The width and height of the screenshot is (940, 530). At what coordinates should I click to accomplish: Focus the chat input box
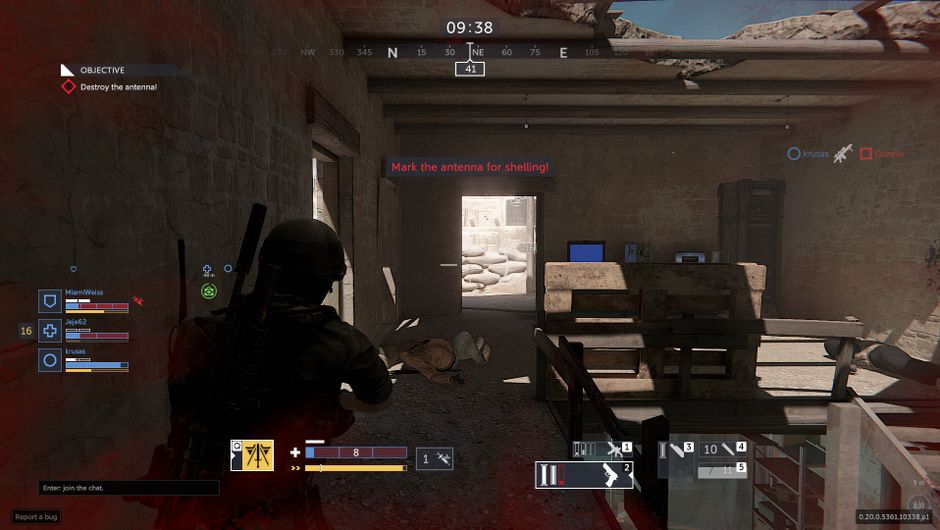[129, 488]
